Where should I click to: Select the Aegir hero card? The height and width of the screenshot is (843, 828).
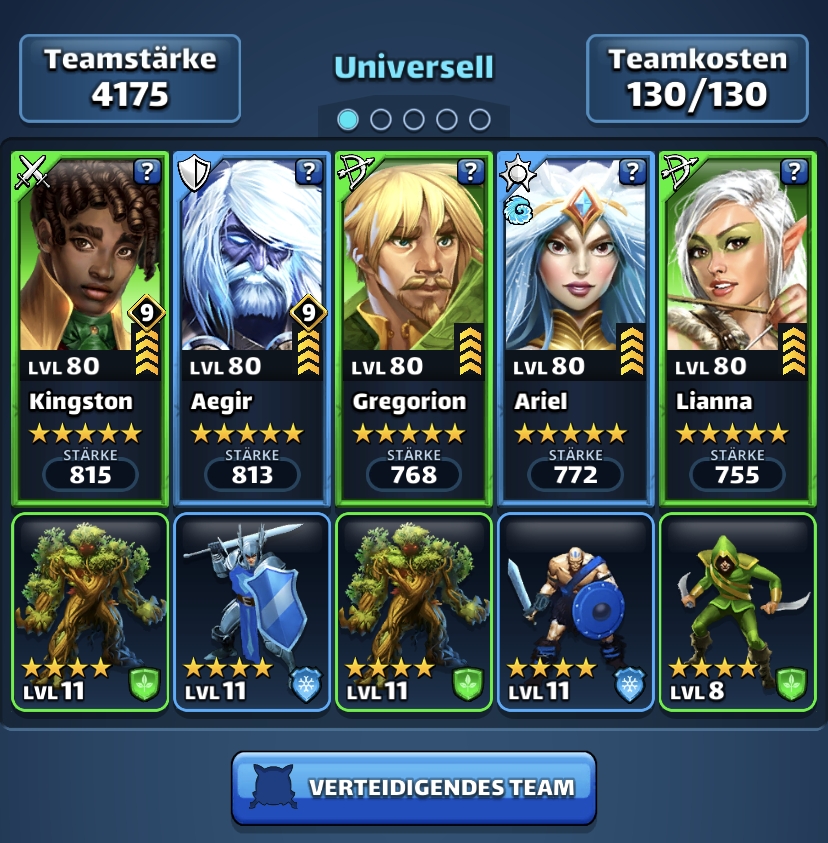252,300
